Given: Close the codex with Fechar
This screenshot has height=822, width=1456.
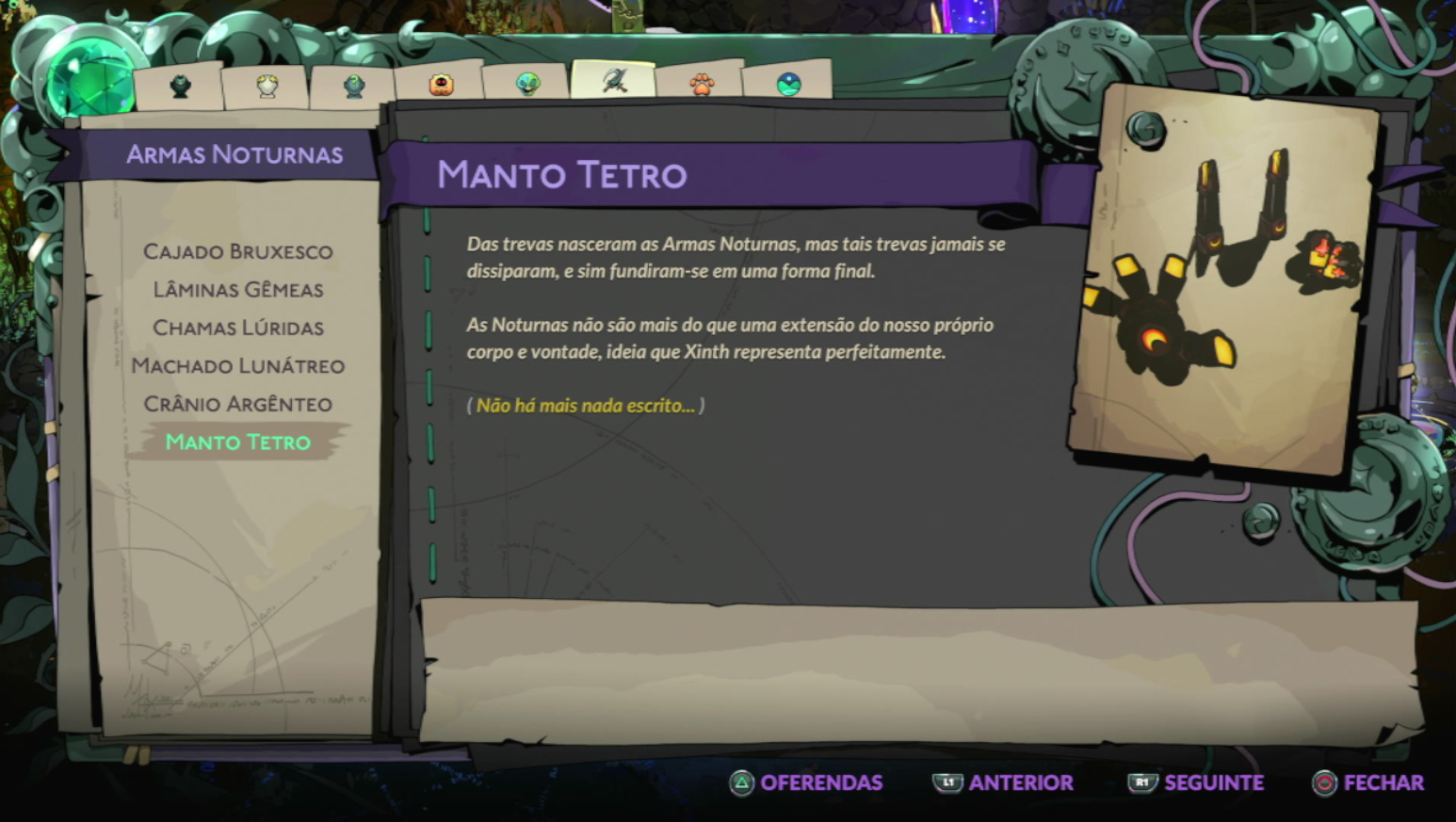Looking at the screenshot, I should click(x=1368, y=782).
